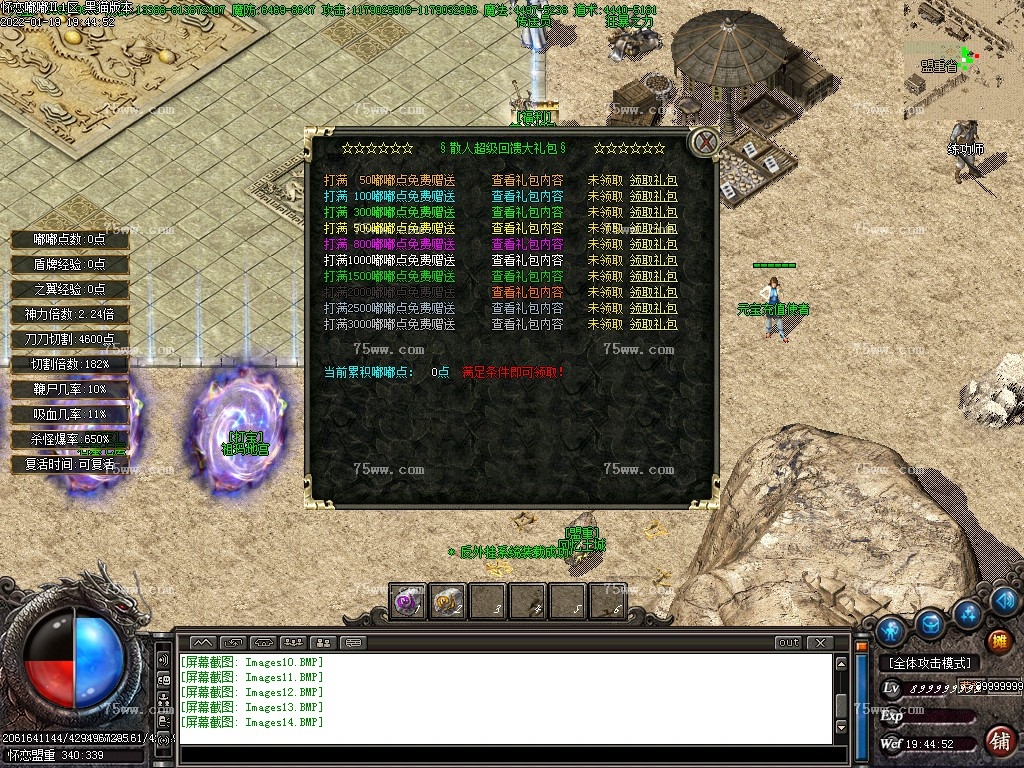Screen dimensions: 1024x768
Task: Click the 刀刀切割 stat panel button
Action: (x=70, y=339)
